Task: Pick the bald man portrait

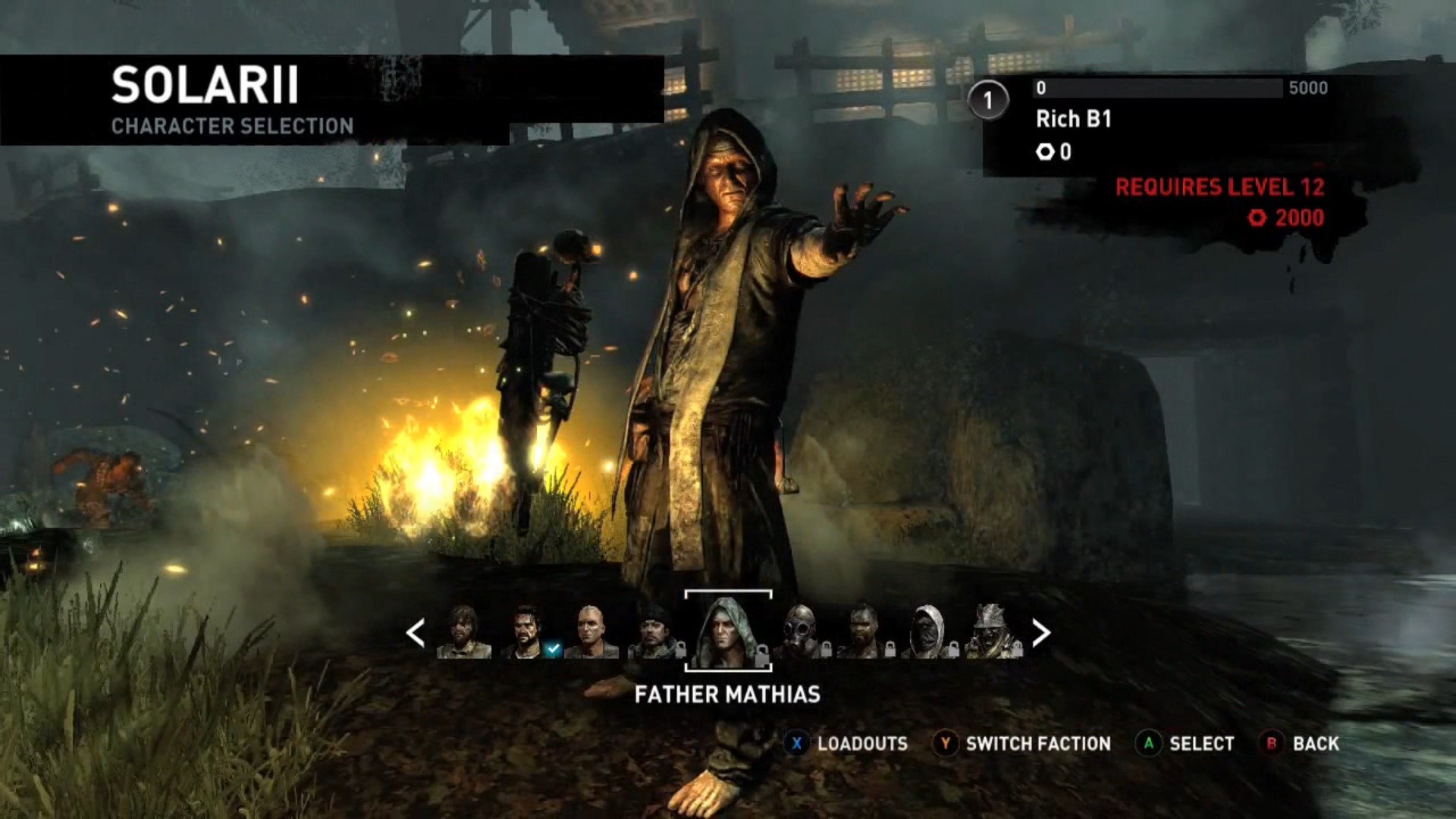Action: 591,632
